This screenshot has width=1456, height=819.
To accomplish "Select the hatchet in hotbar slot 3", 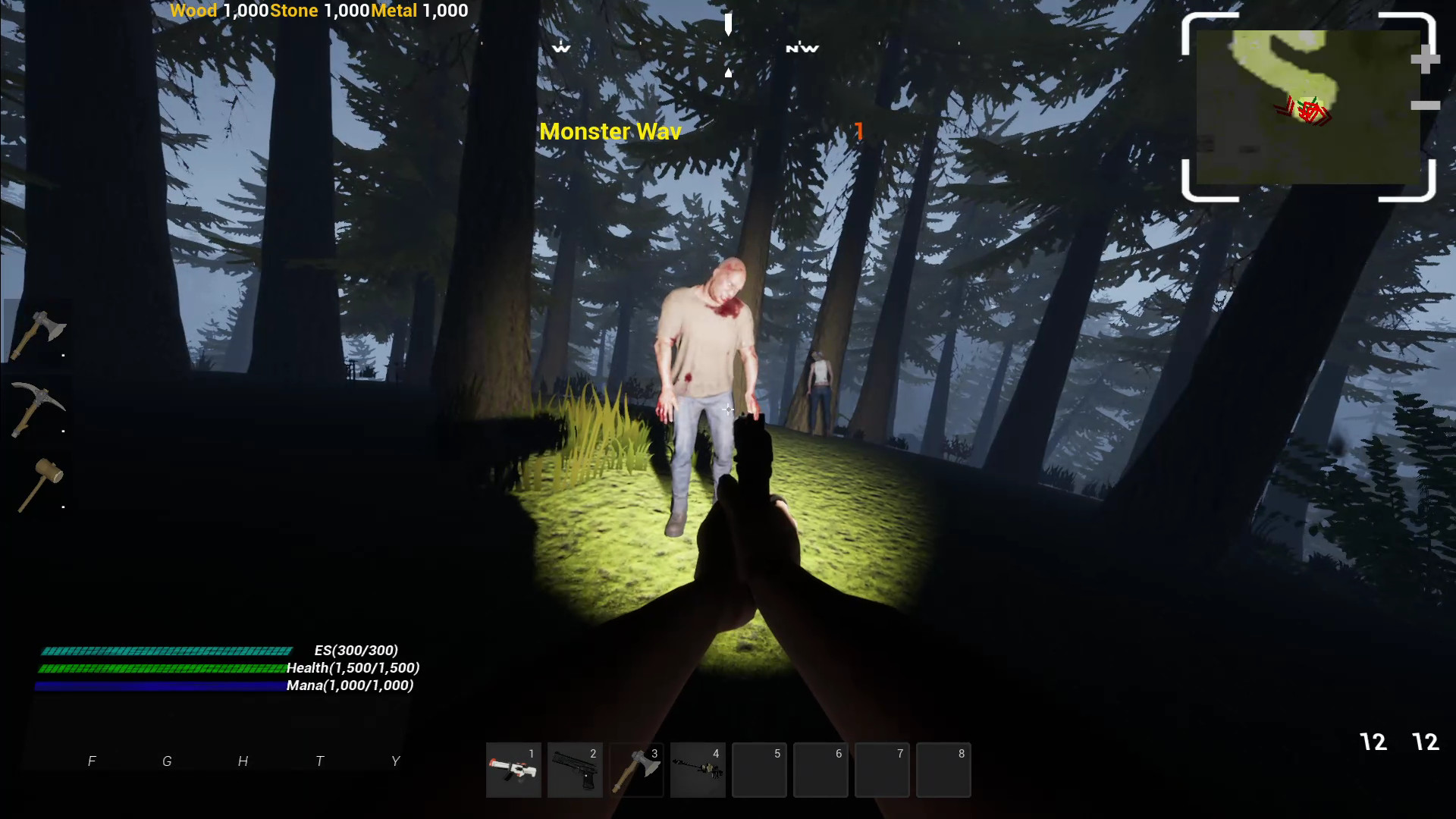I will [x=636, y=770].
